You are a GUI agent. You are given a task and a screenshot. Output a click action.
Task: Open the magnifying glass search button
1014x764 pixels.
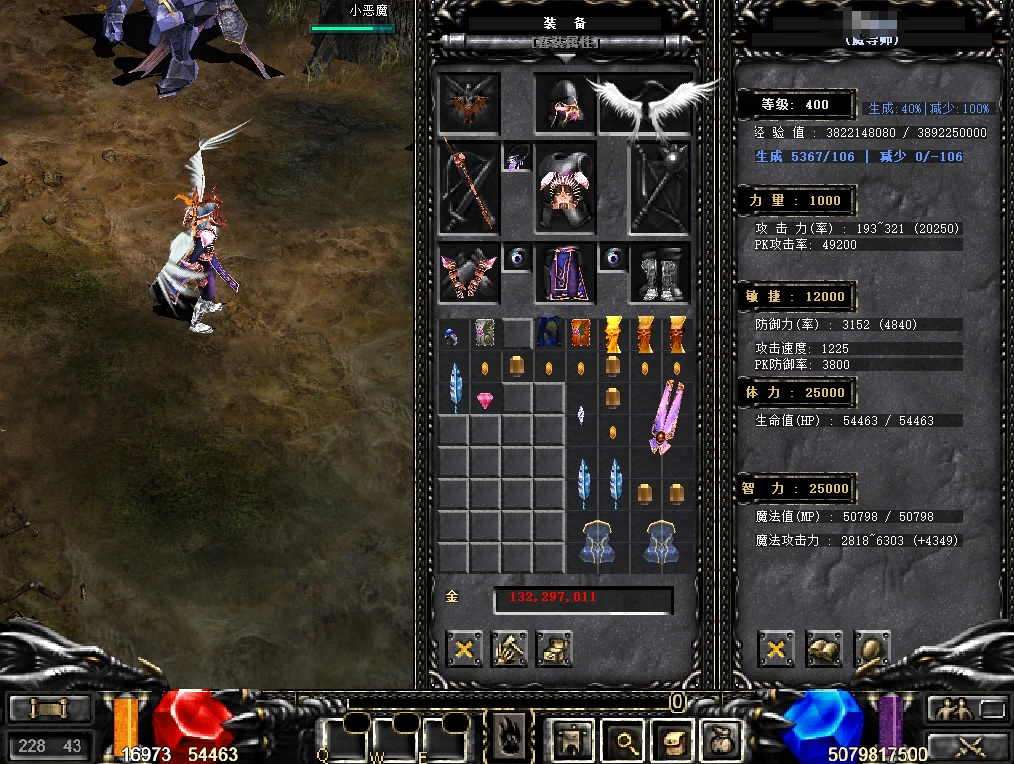point(627,741)
